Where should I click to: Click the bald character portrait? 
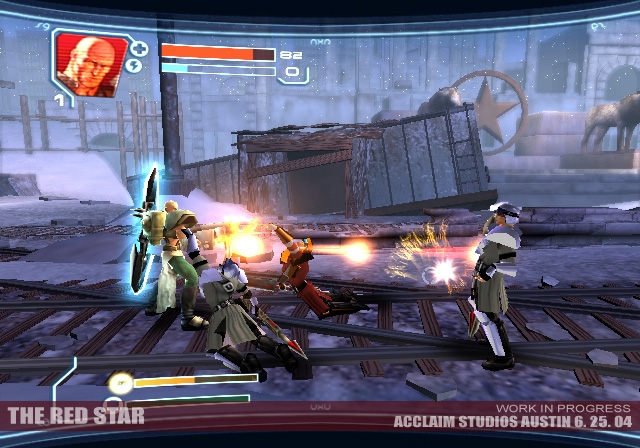click(91, 62)
